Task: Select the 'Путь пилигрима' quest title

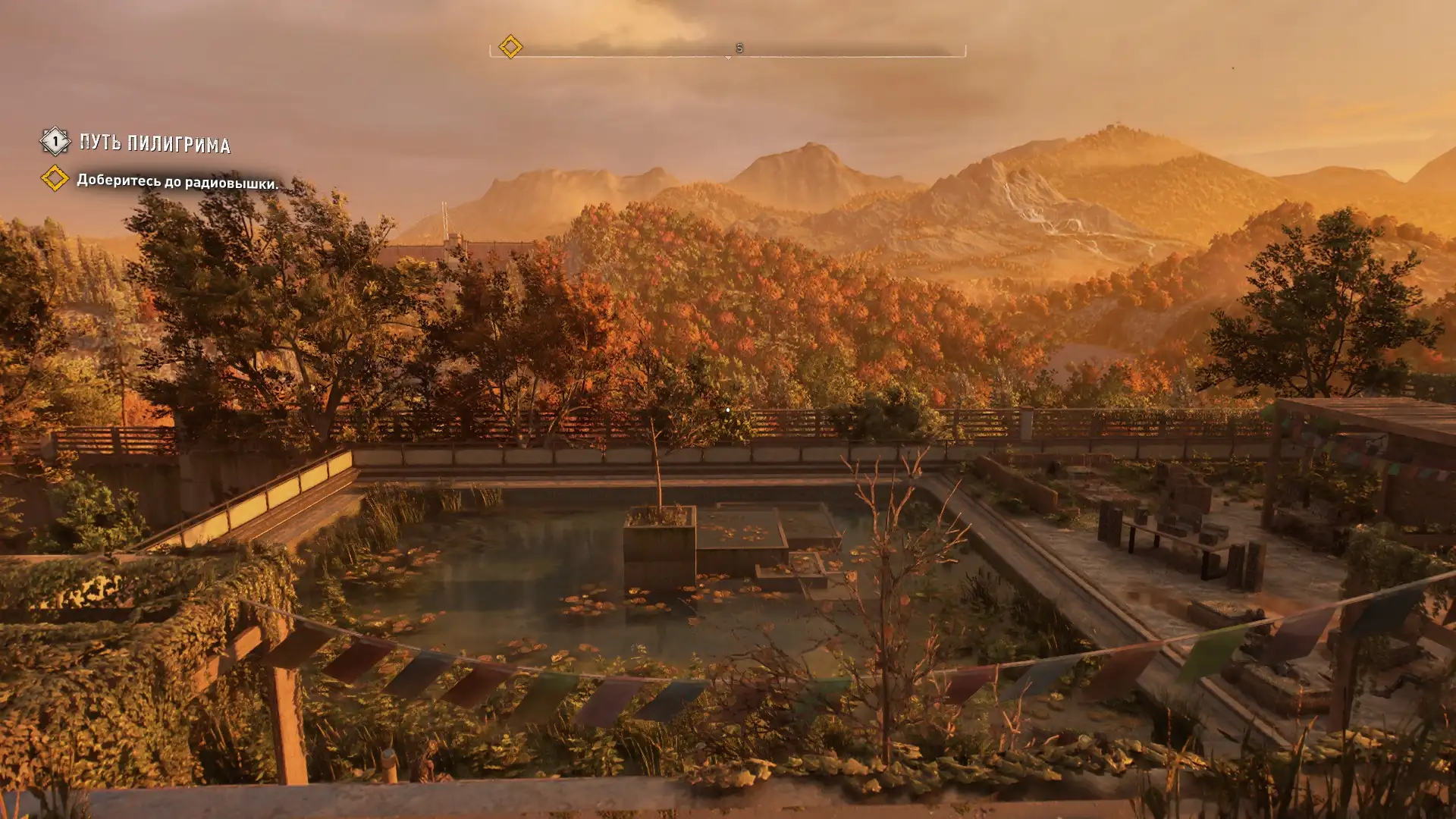Action: 155,143
